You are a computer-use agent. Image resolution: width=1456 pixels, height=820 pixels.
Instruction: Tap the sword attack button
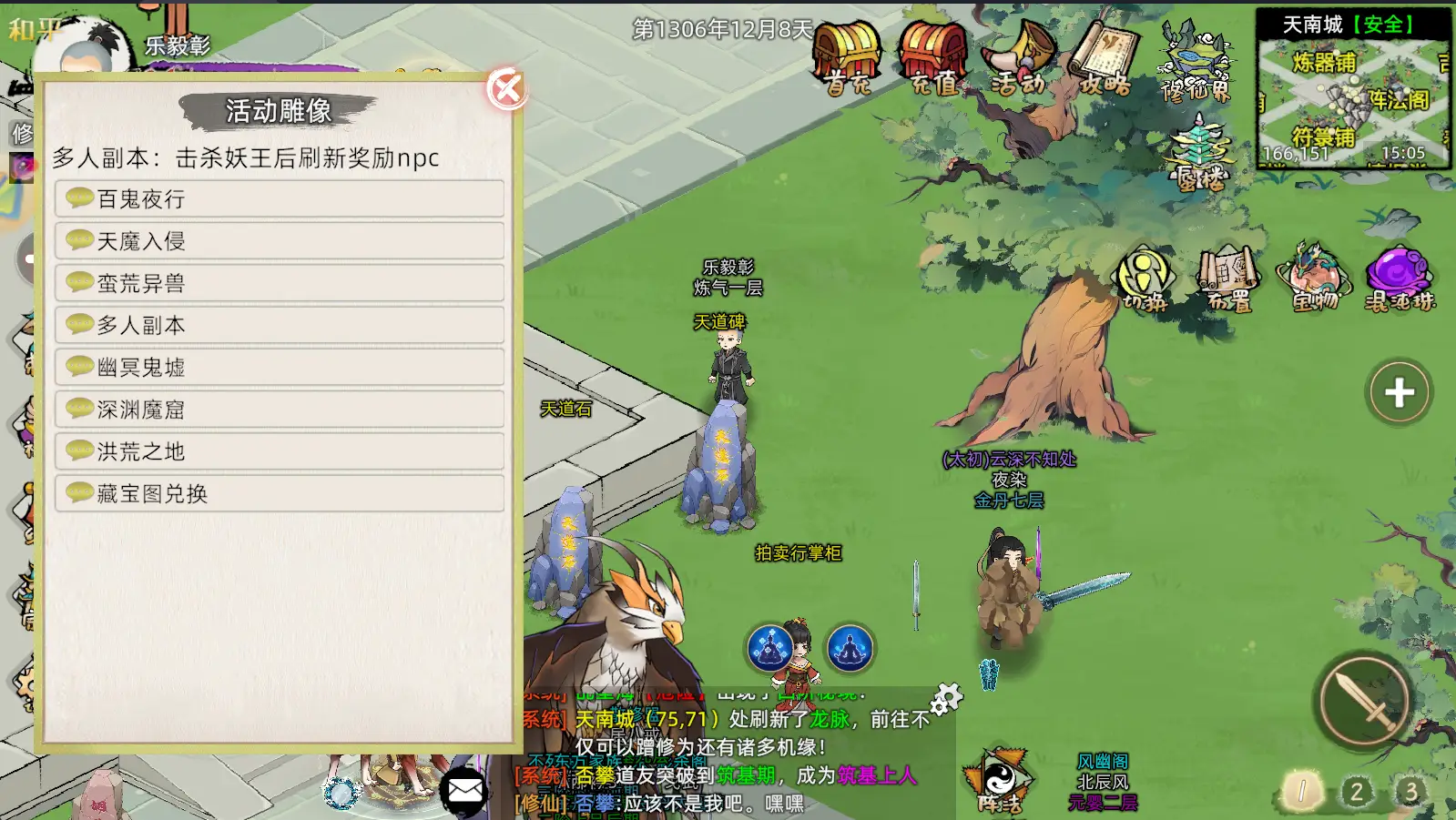(1364, 702)
